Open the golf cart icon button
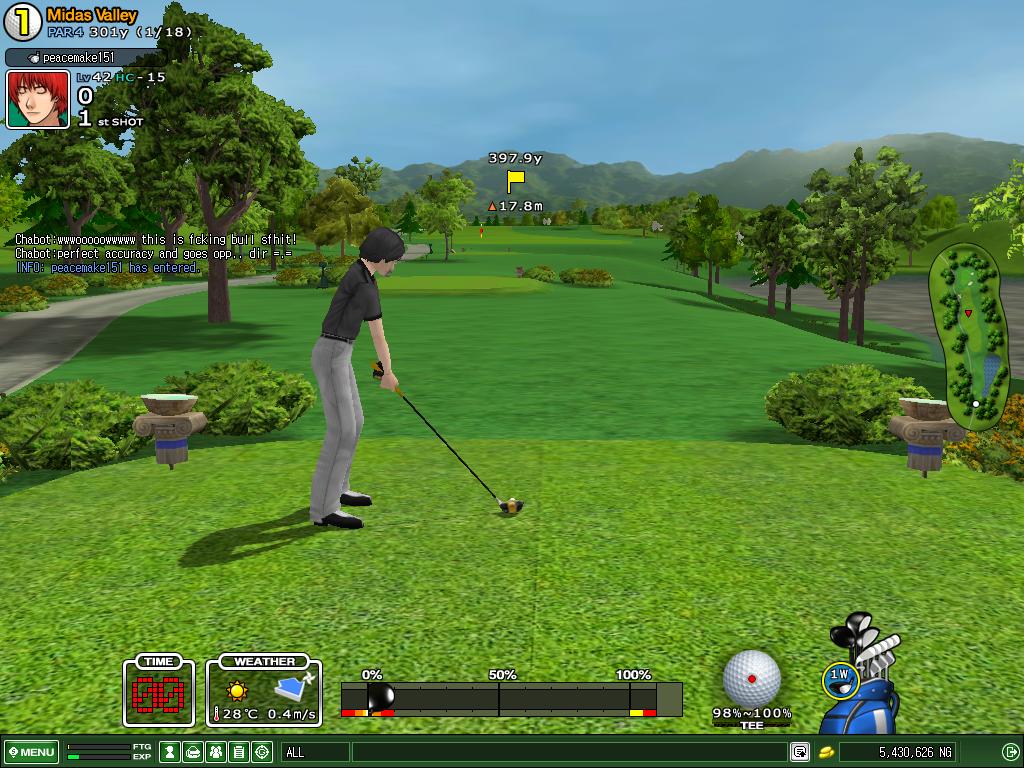This screenshot has height=768, width=1024. 193,752
